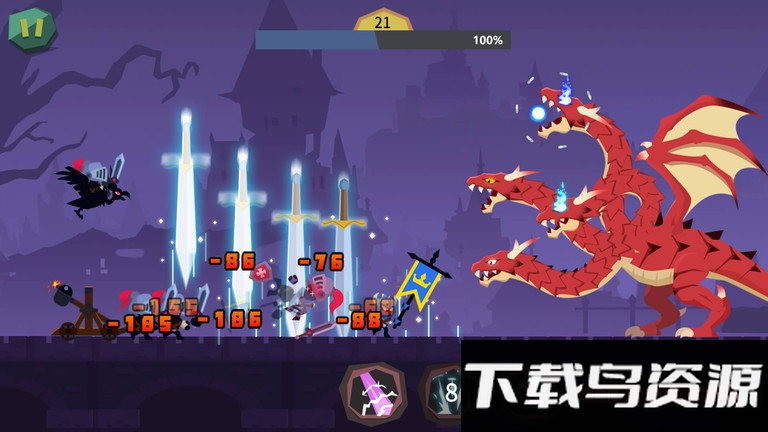Pause the game with the green button

click(32, 28)
